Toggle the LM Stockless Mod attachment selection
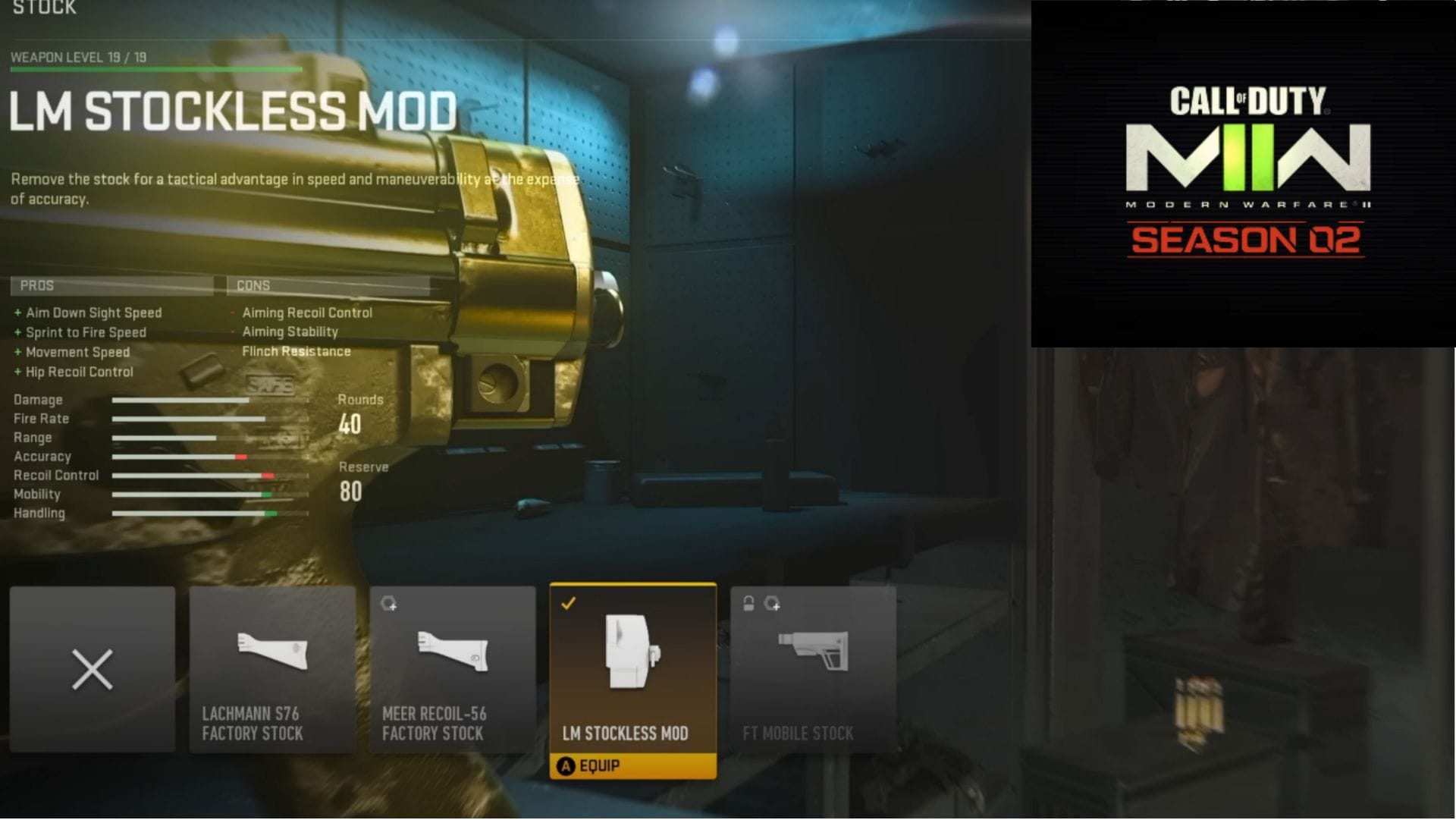The height and width of the screenshot is (820, 1456). pyautogui.click(x=632, y=668)
